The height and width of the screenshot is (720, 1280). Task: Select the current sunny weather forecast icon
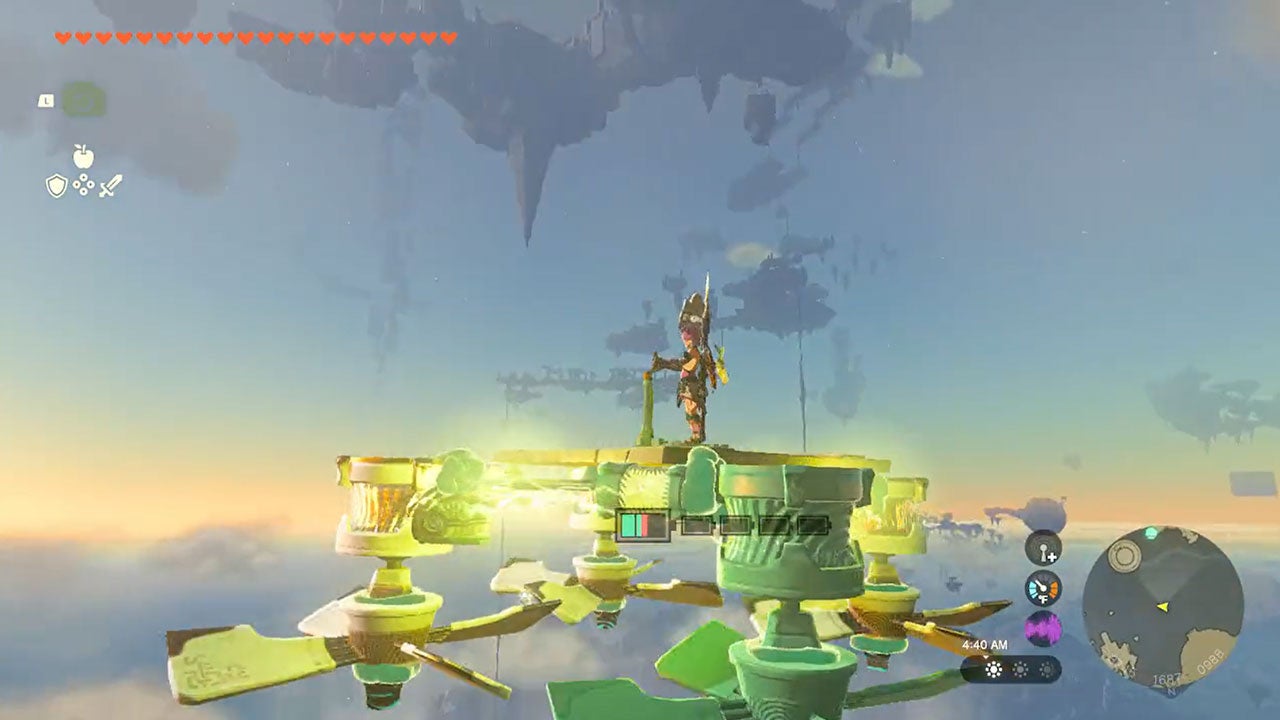pos(994,669)
